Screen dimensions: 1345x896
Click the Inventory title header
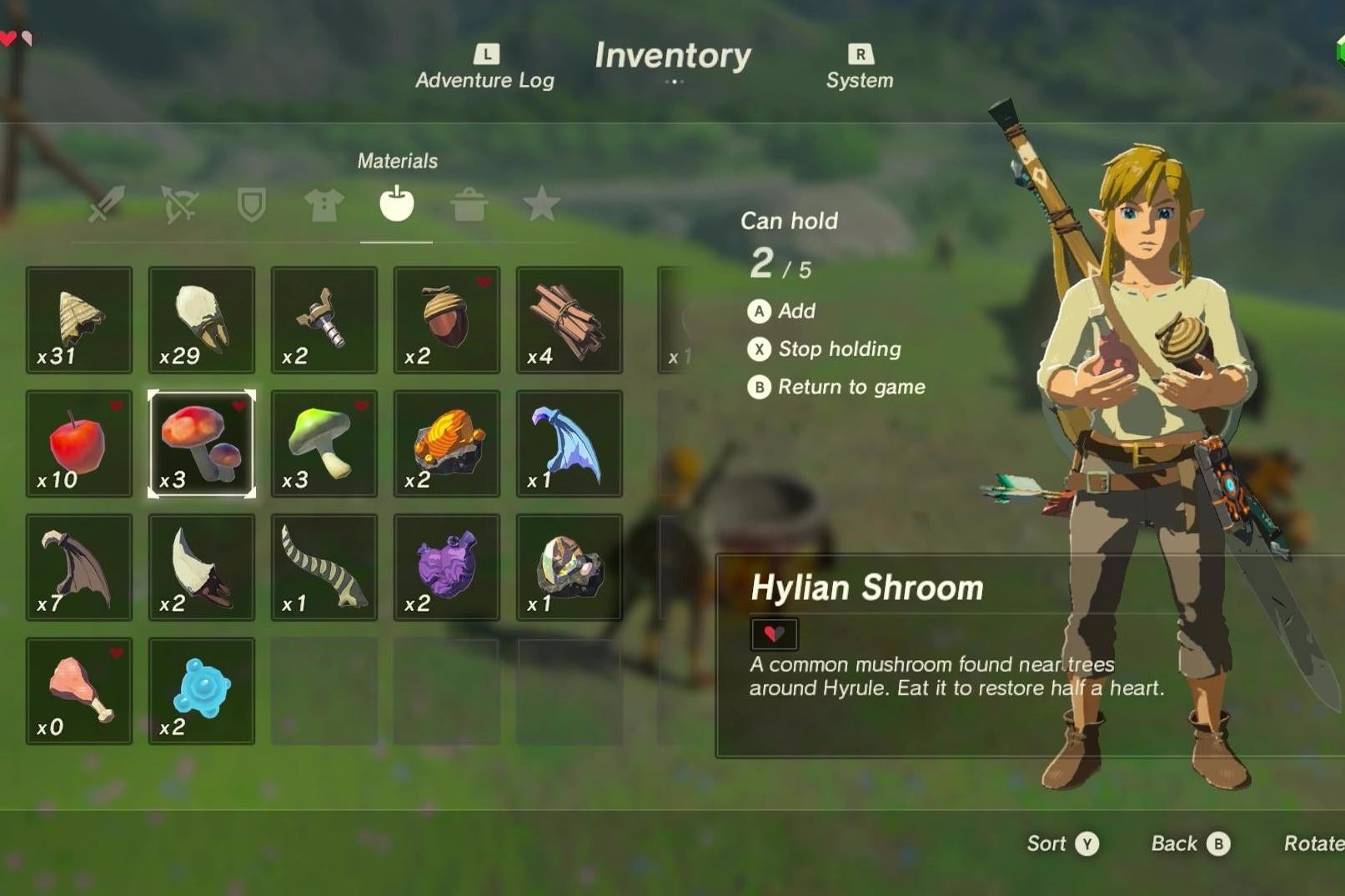[672, 57]
